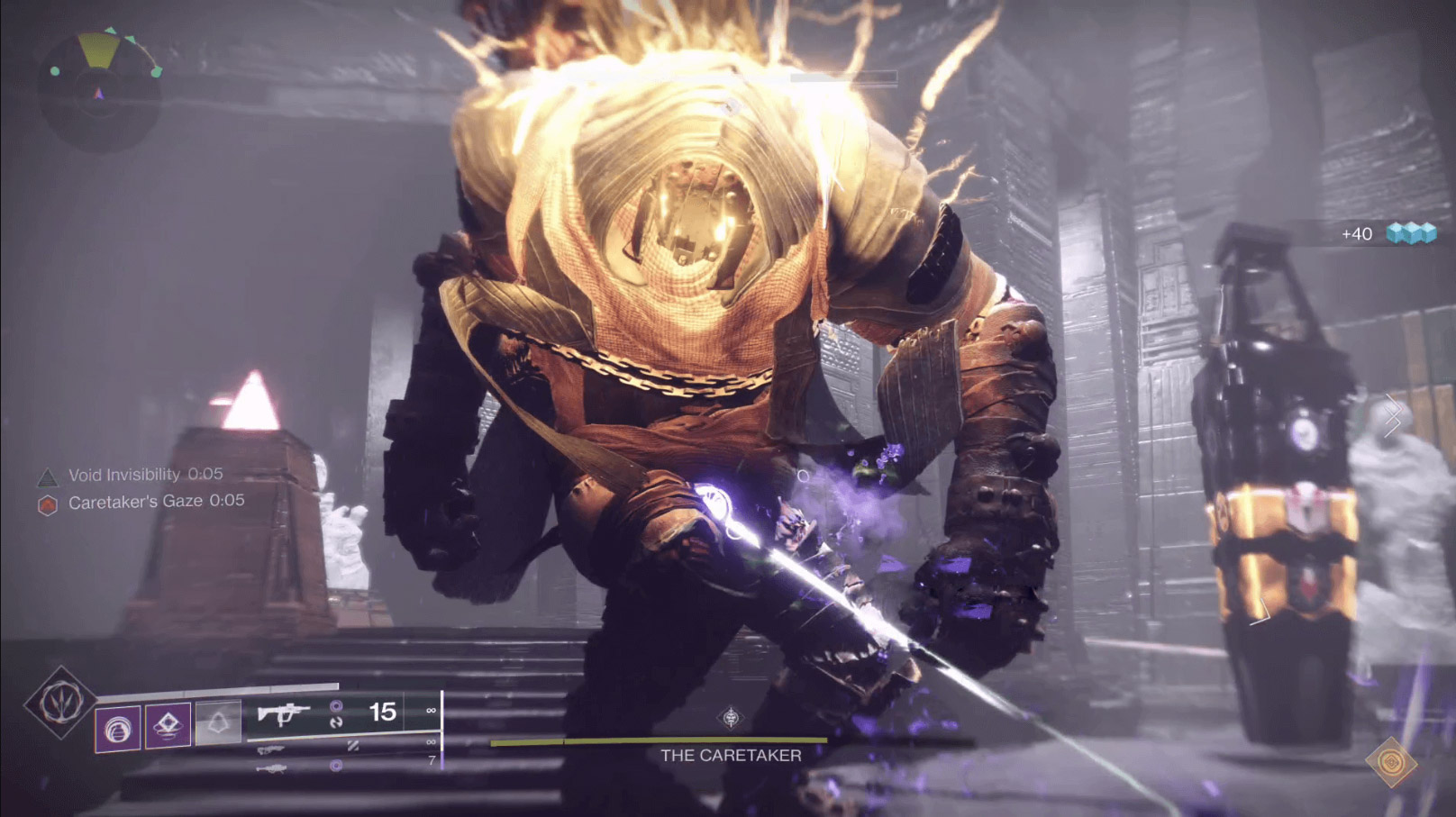Select the purple grenade ability icon
Screen dimensions: 1456x817
(x=118, y=728)
